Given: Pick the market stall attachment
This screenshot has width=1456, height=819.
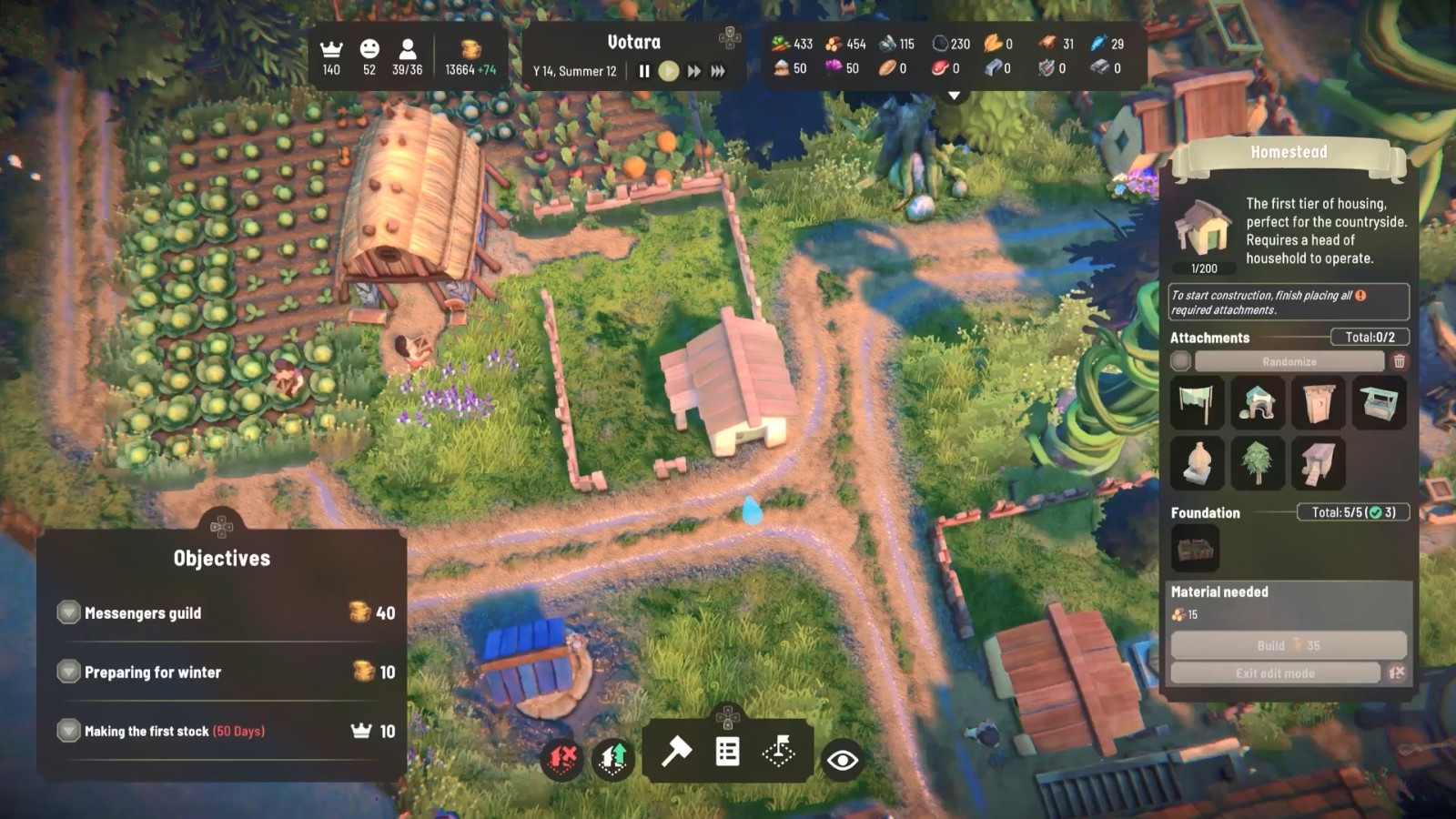Looking at the screenshot, I should (1379, 403).
